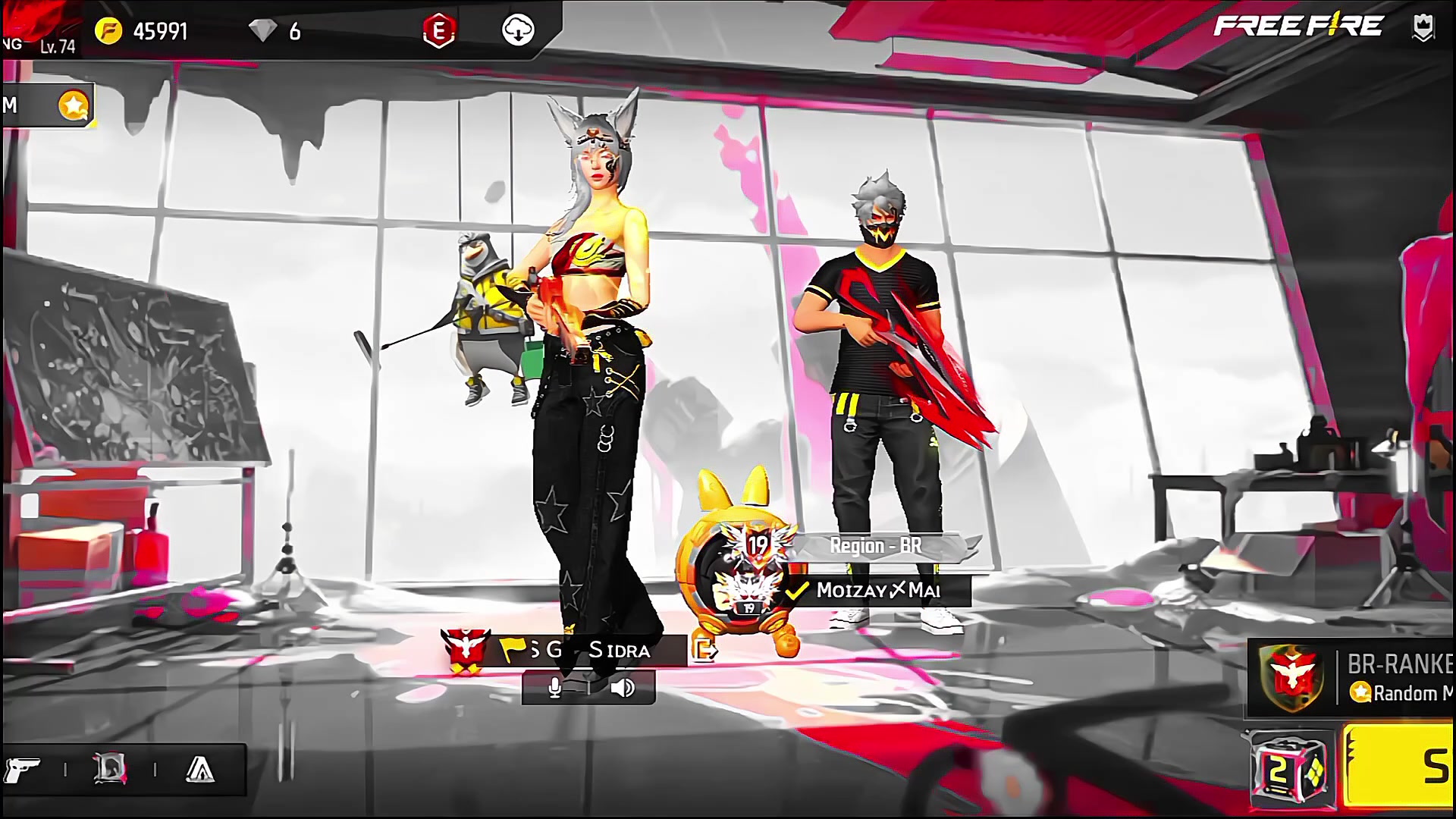The height and width of the screenshot is (819, 1456).
Task: Open the pistol weapon loadout icon
Action: coord(24,770)
